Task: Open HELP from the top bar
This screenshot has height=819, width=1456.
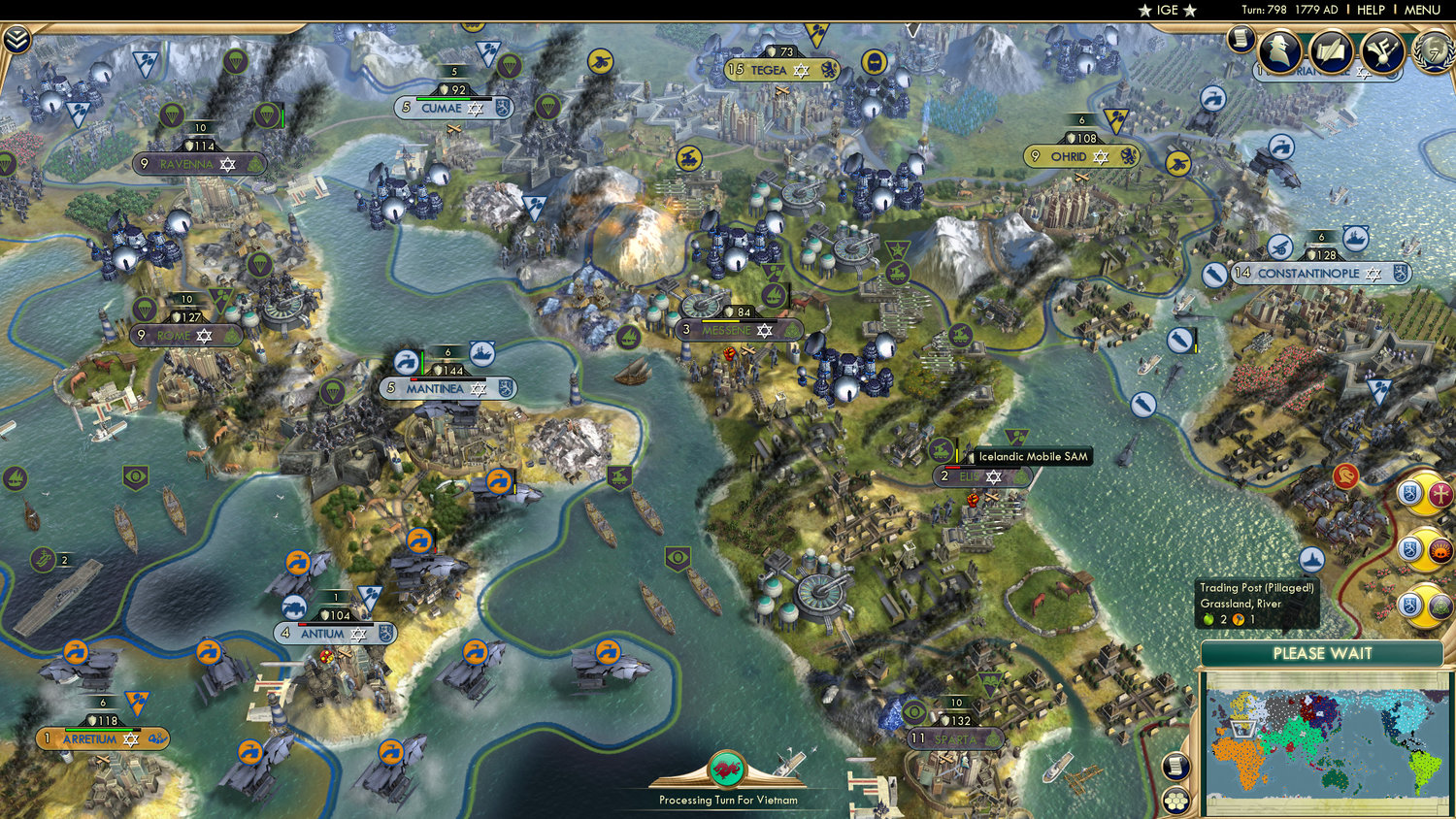Action: pos(1373,10)
